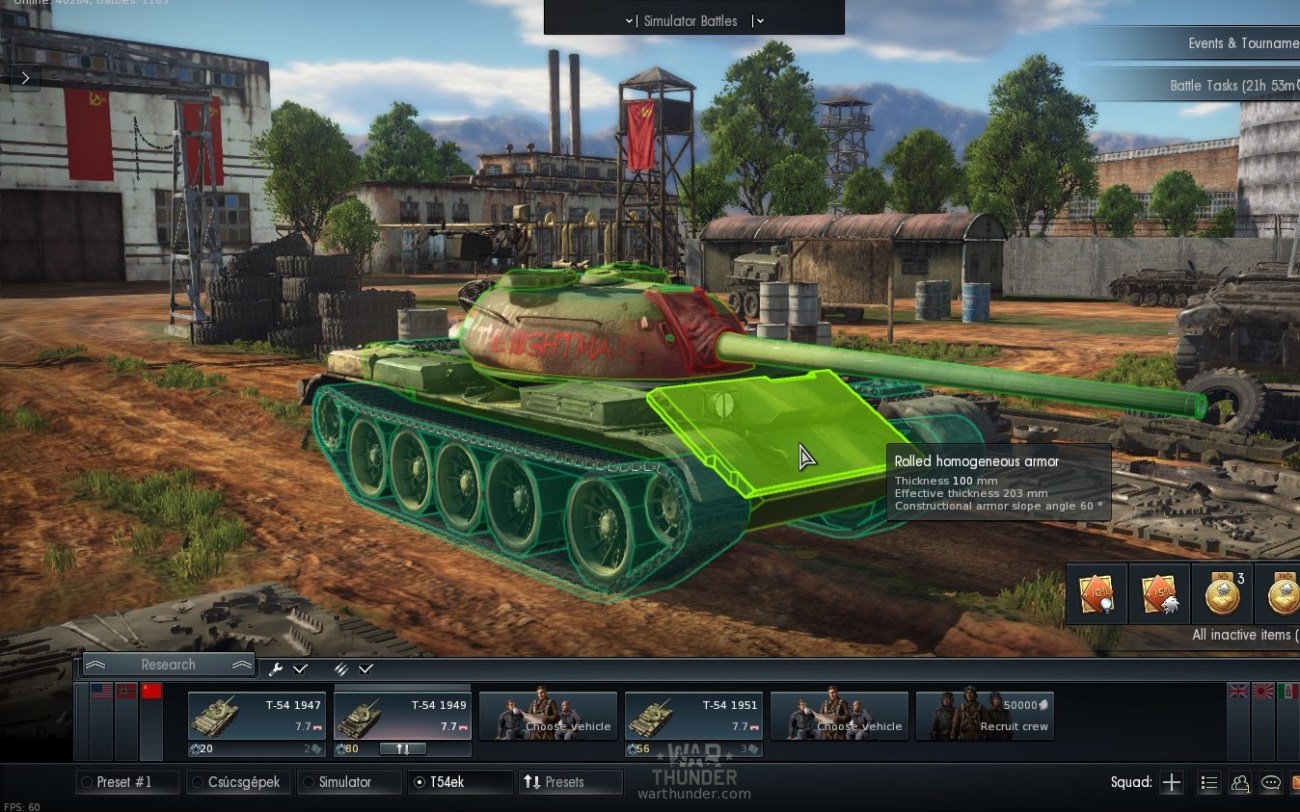
Task: Select the Preset #1 lineup
Action: [126, 782]
